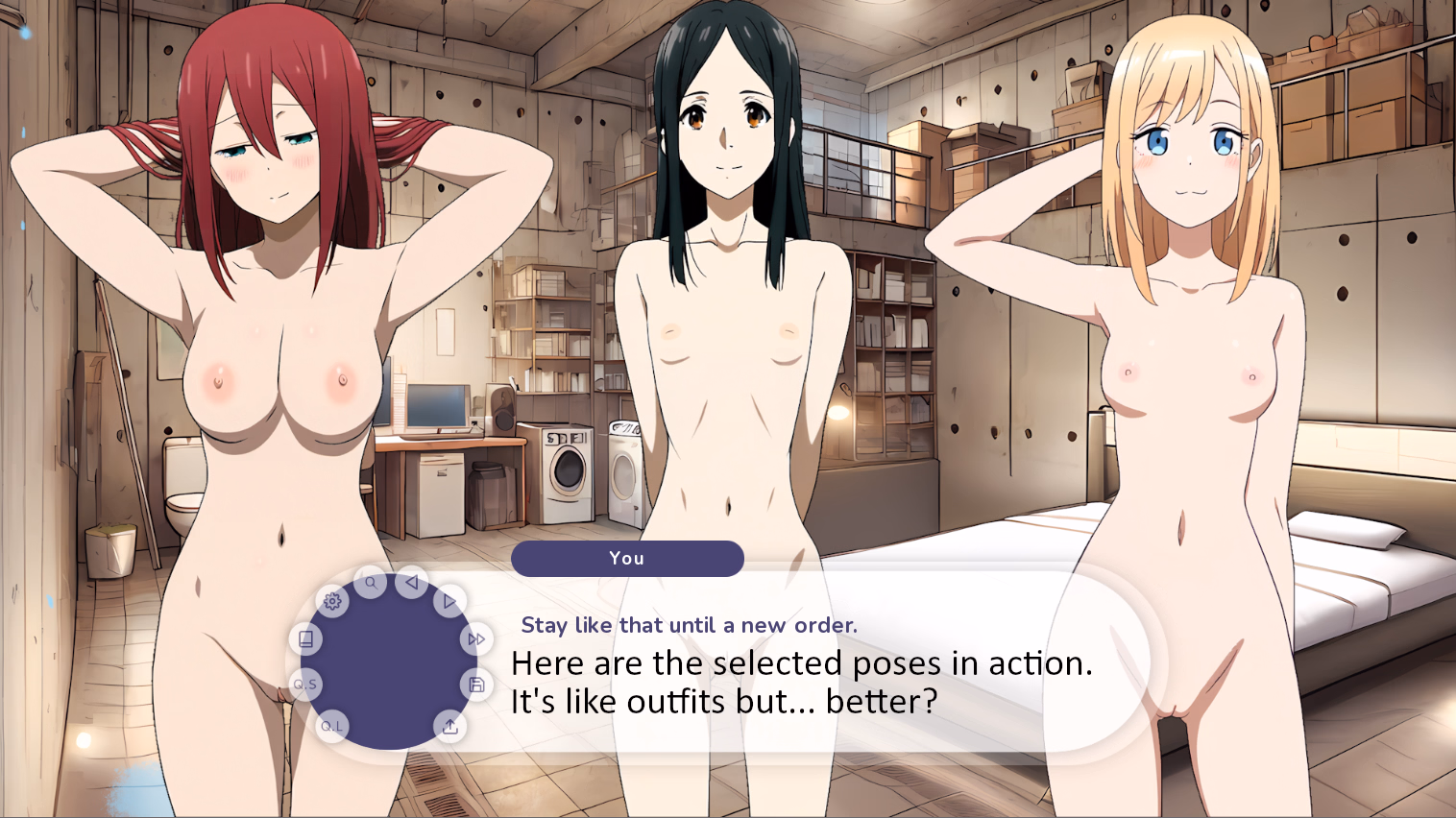The width and height of the screenshot is (1456, 818).
Task: Open settings via the gear icon
Action: tap(332, 602)
